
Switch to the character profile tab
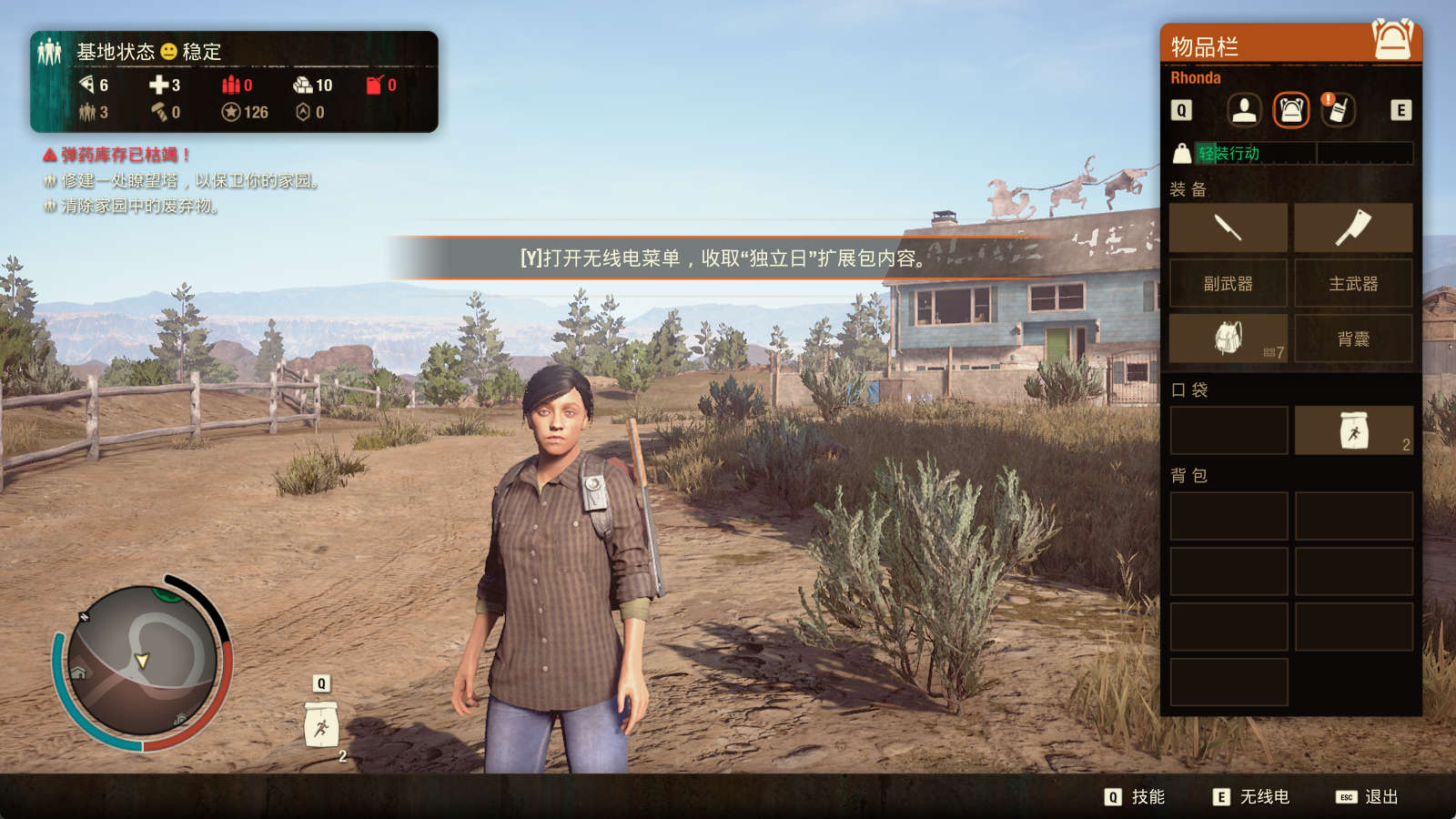(x=1244, y=110)
